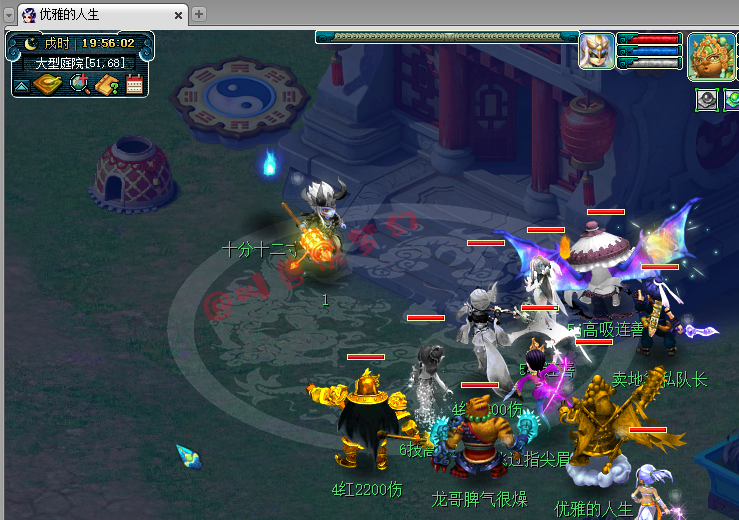
Task: Collapse the panel with the up arrow
Action: (x=20, y=87)
